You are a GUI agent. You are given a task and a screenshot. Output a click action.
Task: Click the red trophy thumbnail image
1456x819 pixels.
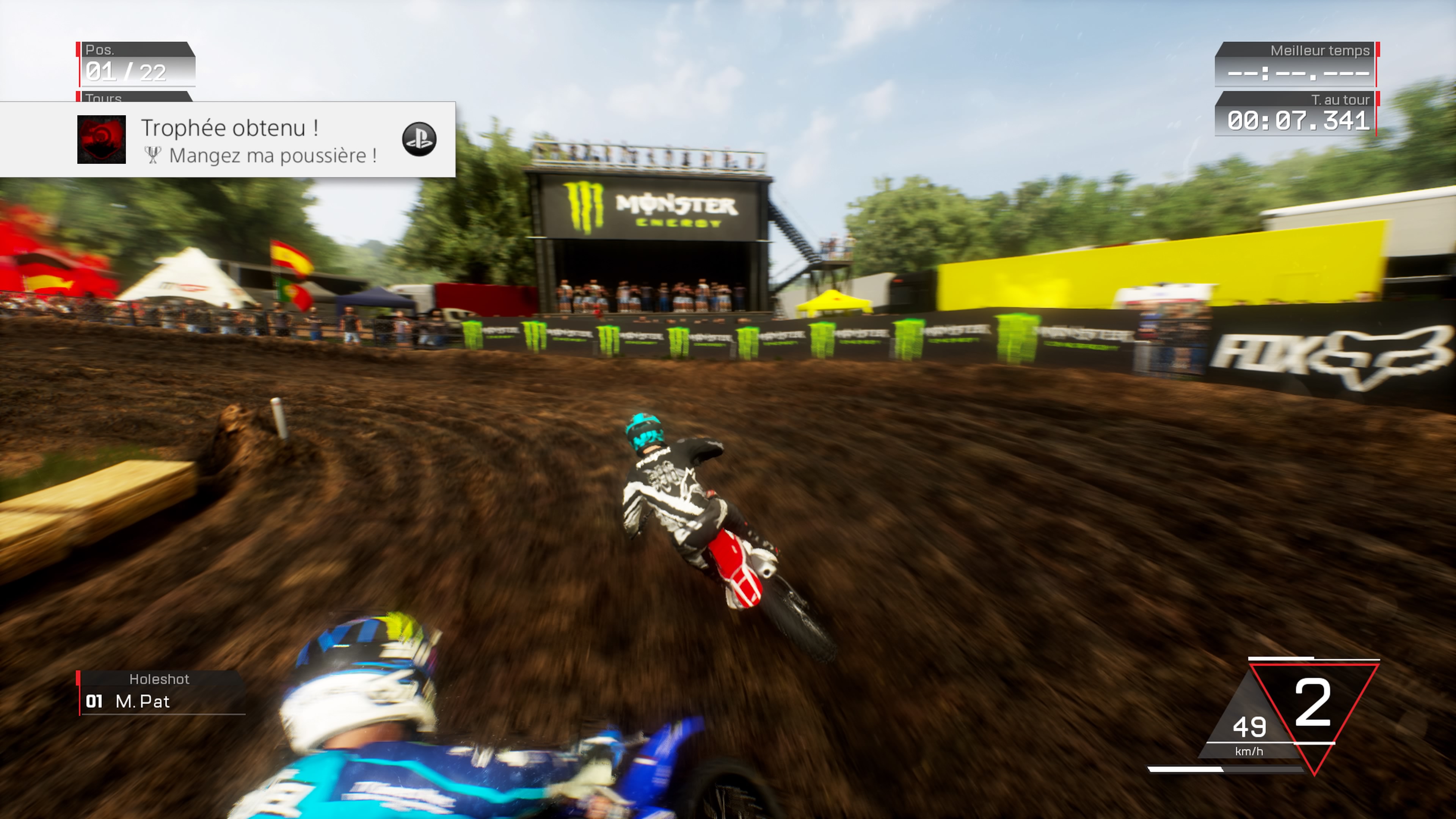102,140
